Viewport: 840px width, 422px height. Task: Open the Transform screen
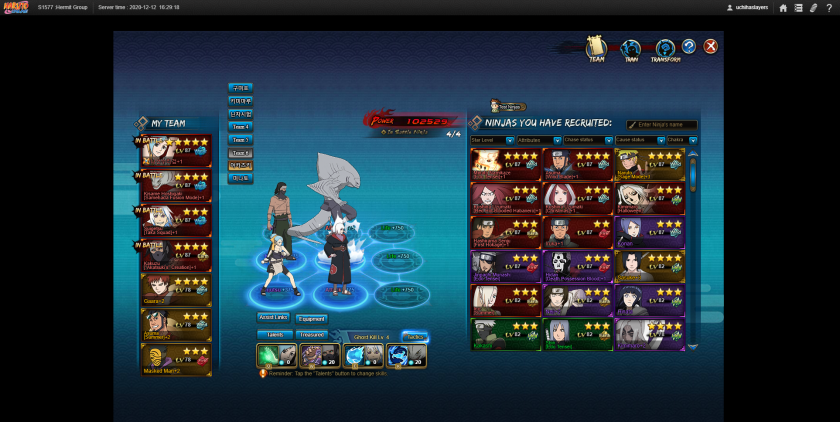[665, 50]
